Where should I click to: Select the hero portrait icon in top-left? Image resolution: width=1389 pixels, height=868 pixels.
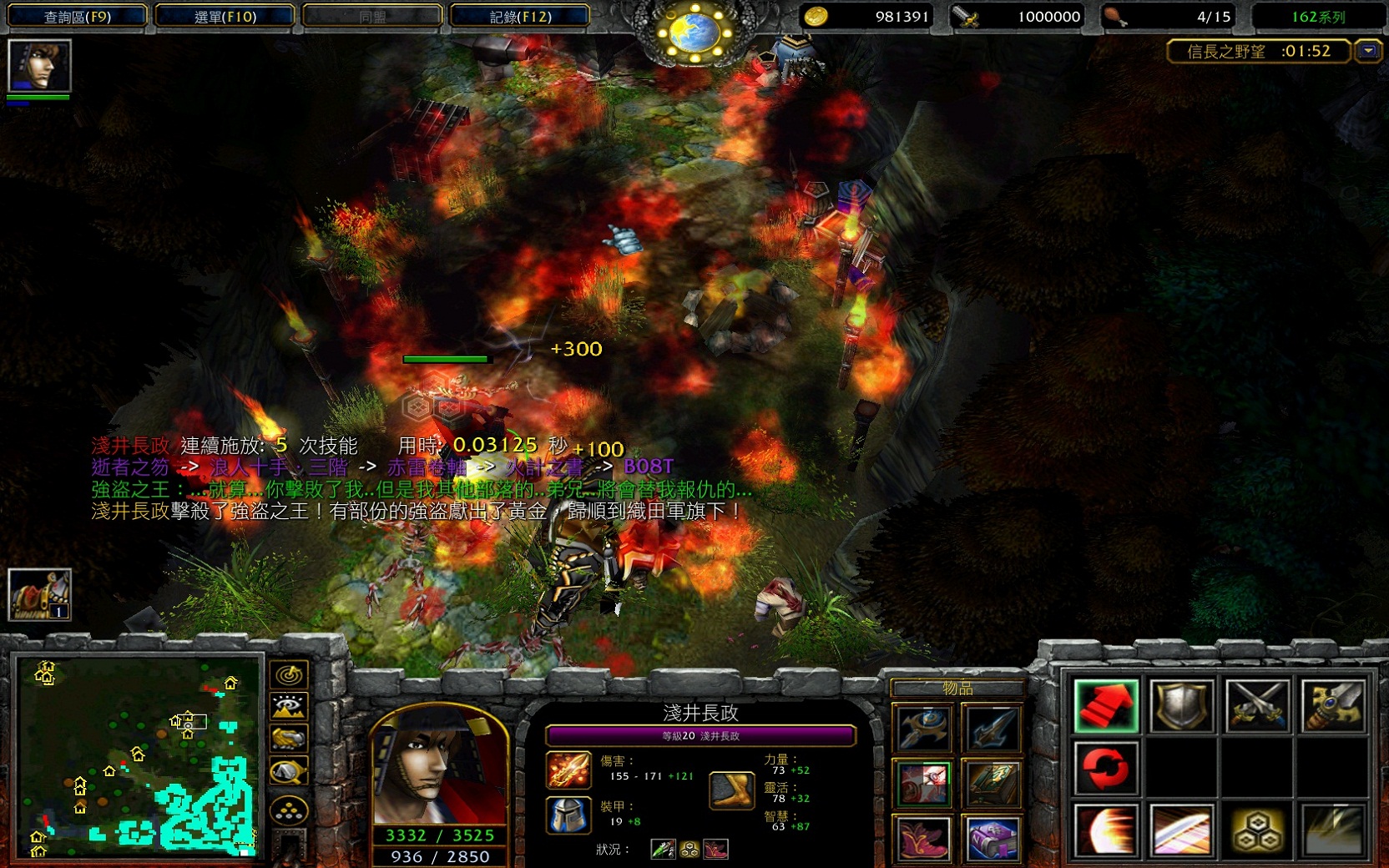click(39, 65)
